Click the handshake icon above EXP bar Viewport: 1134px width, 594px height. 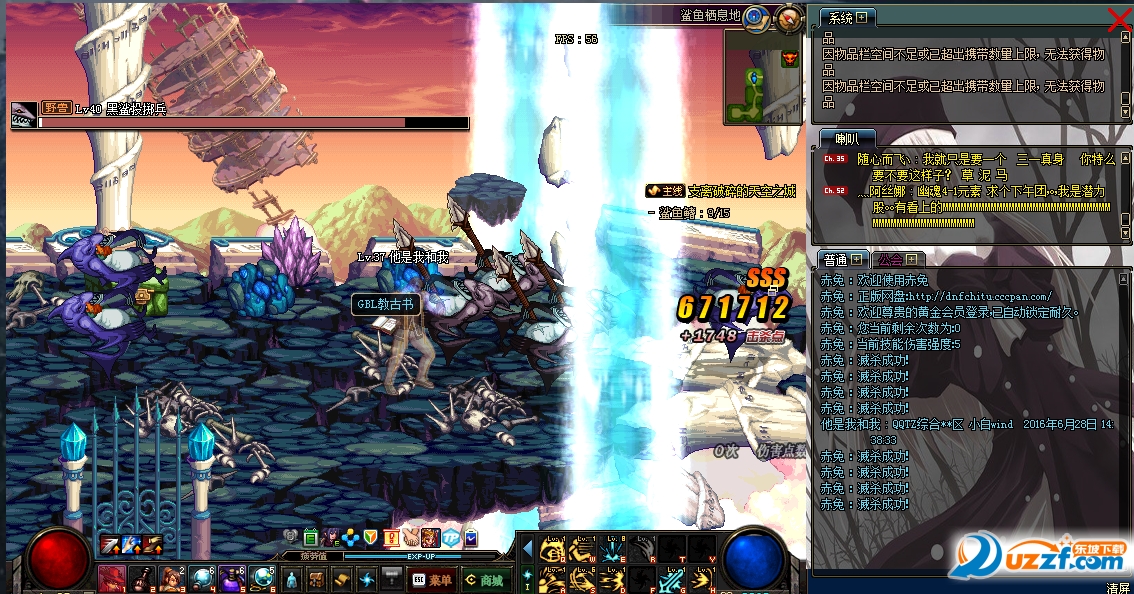click(411, 538)
